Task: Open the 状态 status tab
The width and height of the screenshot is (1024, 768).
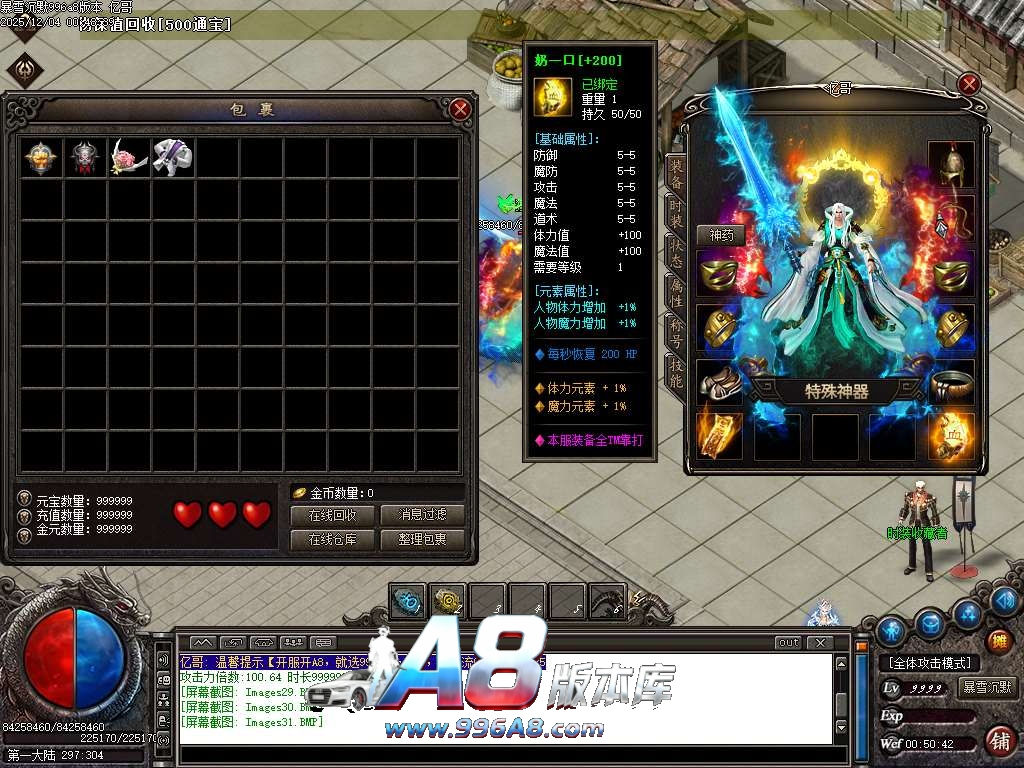Action: [x=676, y=252]
